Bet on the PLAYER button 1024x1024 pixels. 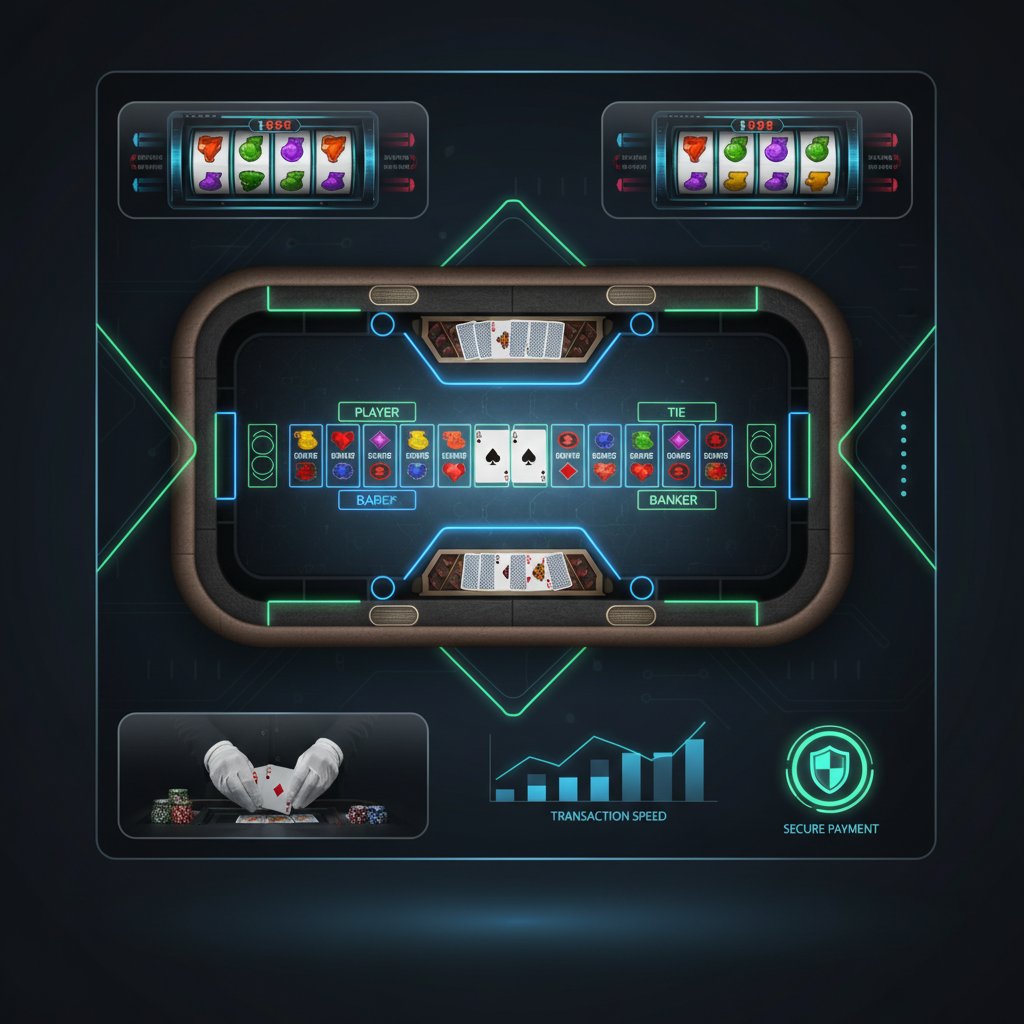(x=376, y=412)
